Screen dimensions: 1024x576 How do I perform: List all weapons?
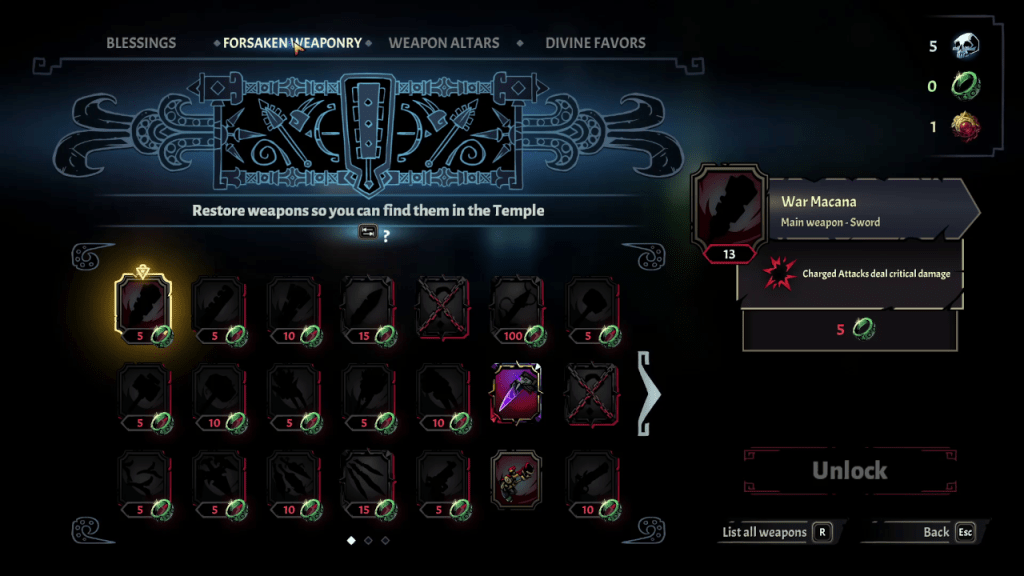pyautogui.click(x=777, y=532)
